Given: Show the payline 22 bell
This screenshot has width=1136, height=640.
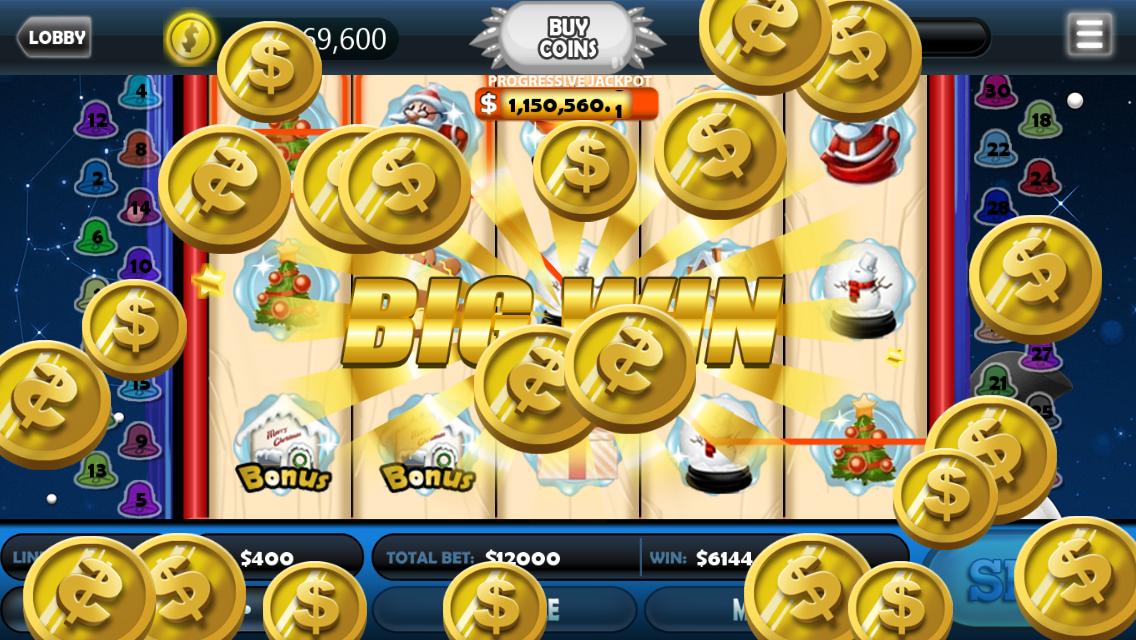Looking at the screenshot, I should click(x=997, y=150).
